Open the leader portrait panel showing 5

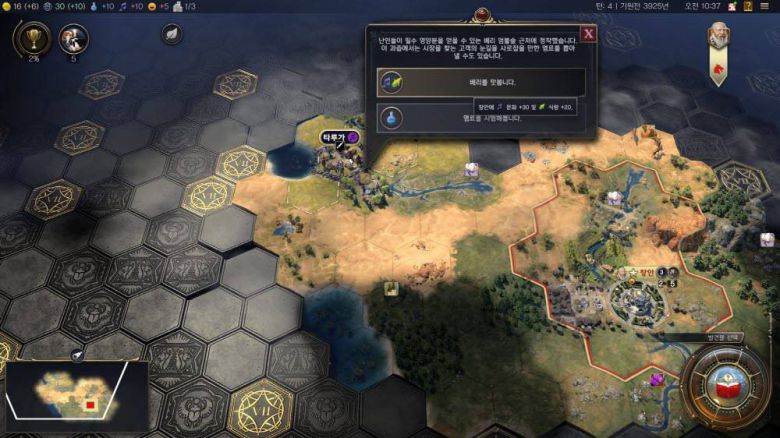coord(73,39)
